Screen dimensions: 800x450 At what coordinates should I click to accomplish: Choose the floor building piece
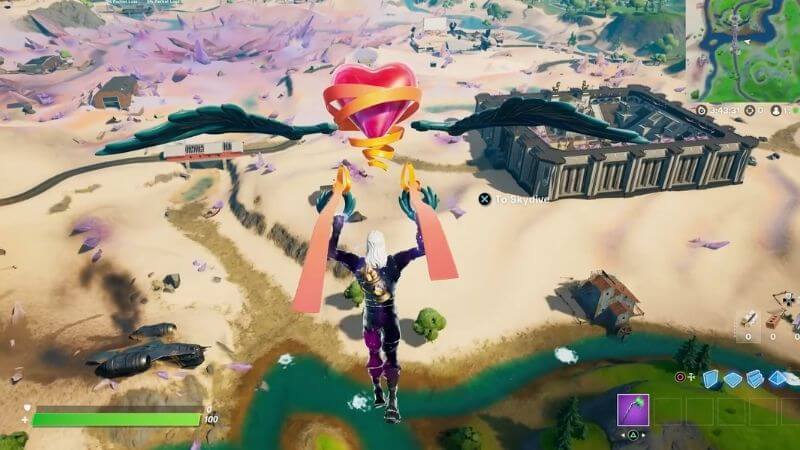pos(732,378)
